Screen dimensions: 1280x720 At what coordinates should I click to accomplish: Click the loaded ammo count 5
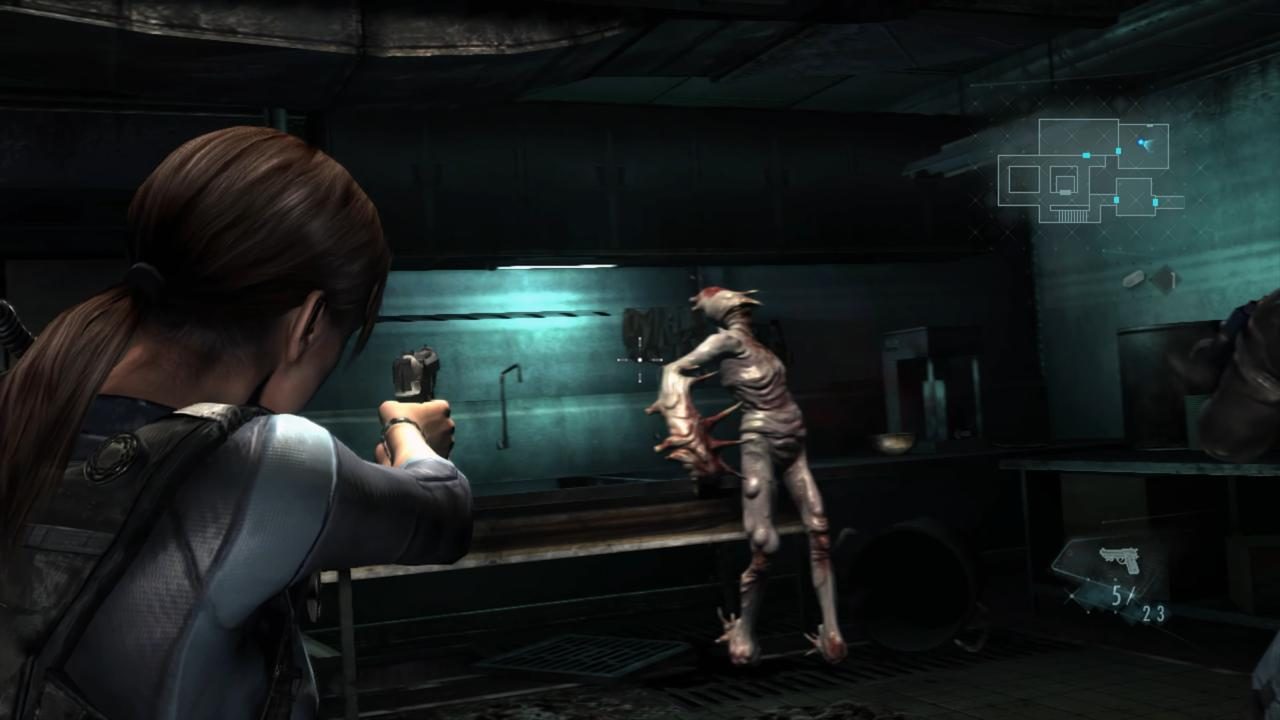tap(1115, 595)
